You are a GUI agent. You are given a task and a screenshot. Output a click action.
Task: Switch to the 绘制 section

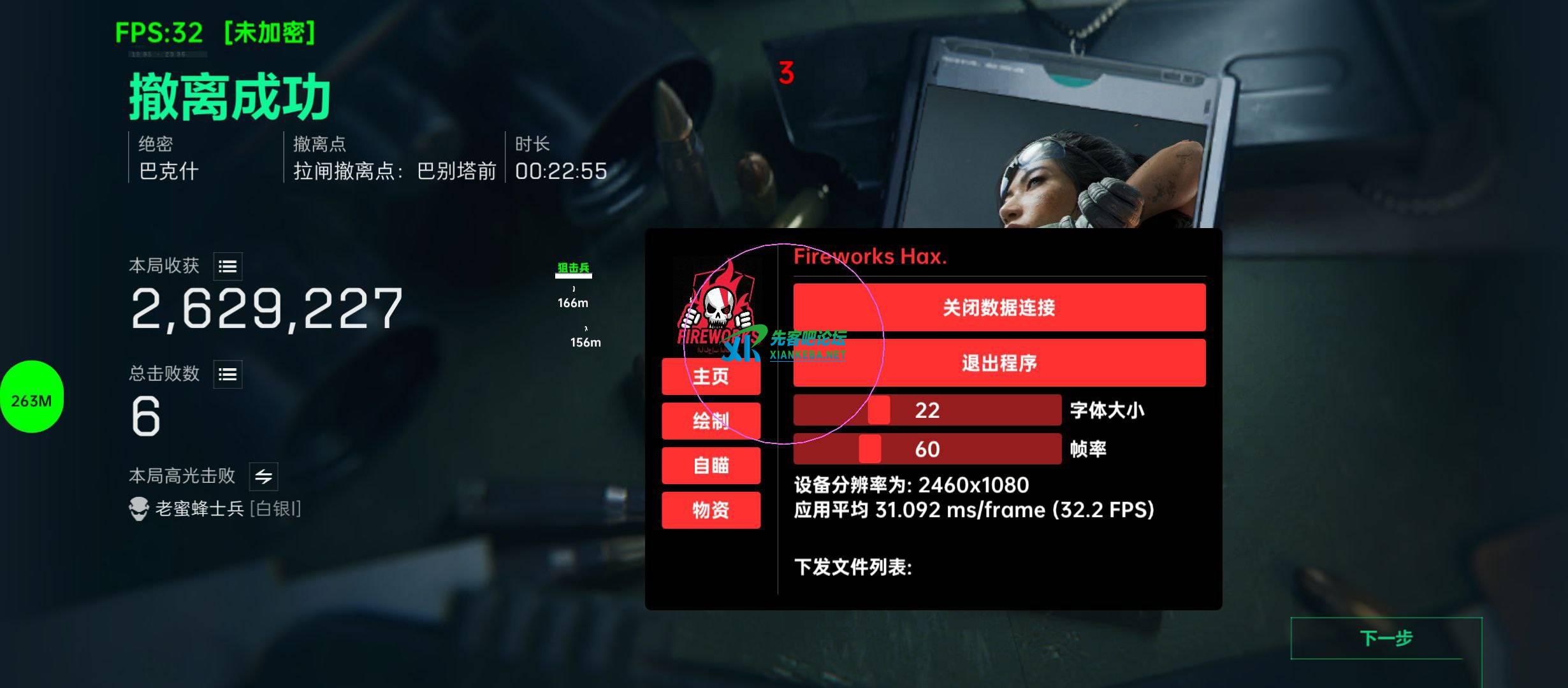[x=711, y=421]
